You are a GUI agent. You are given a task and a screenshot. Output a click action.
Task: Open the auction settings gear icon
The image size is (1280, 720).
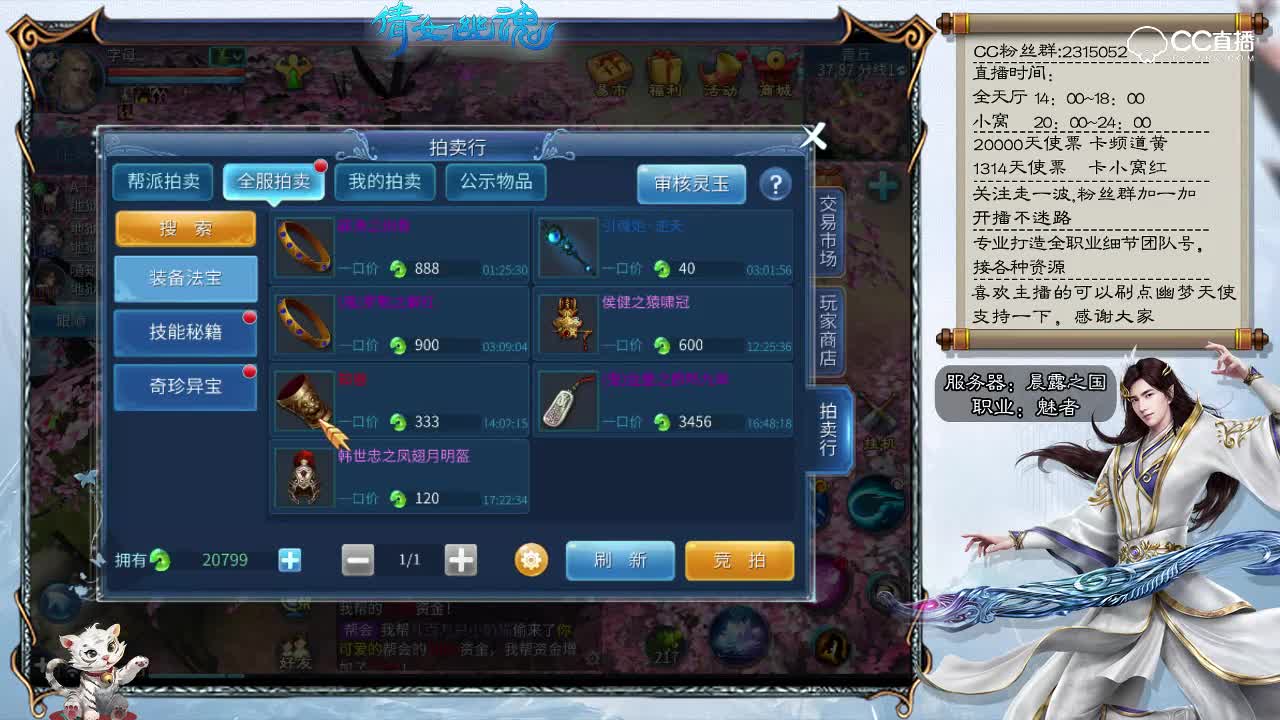pyautogui.click(x=530, y=561)
